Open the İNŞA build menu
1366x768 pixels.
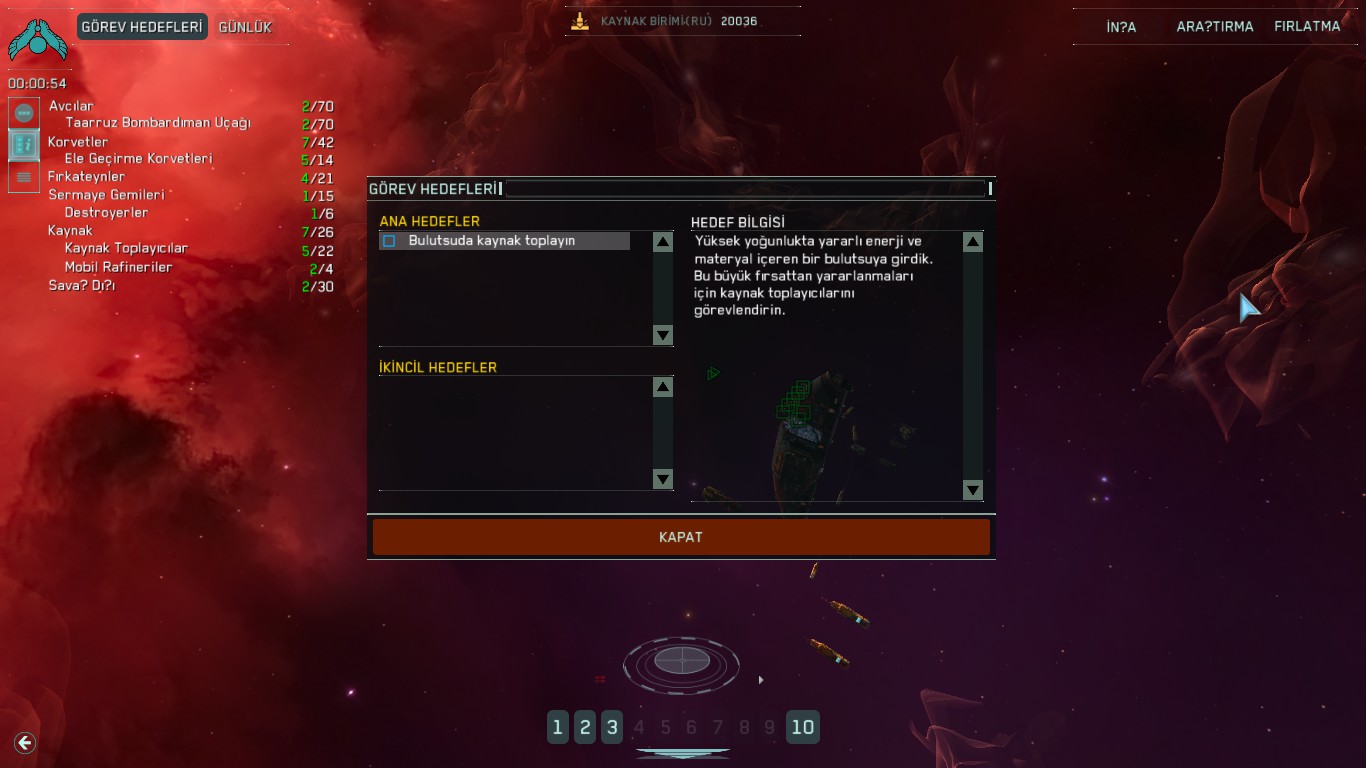click(1121, 27)
